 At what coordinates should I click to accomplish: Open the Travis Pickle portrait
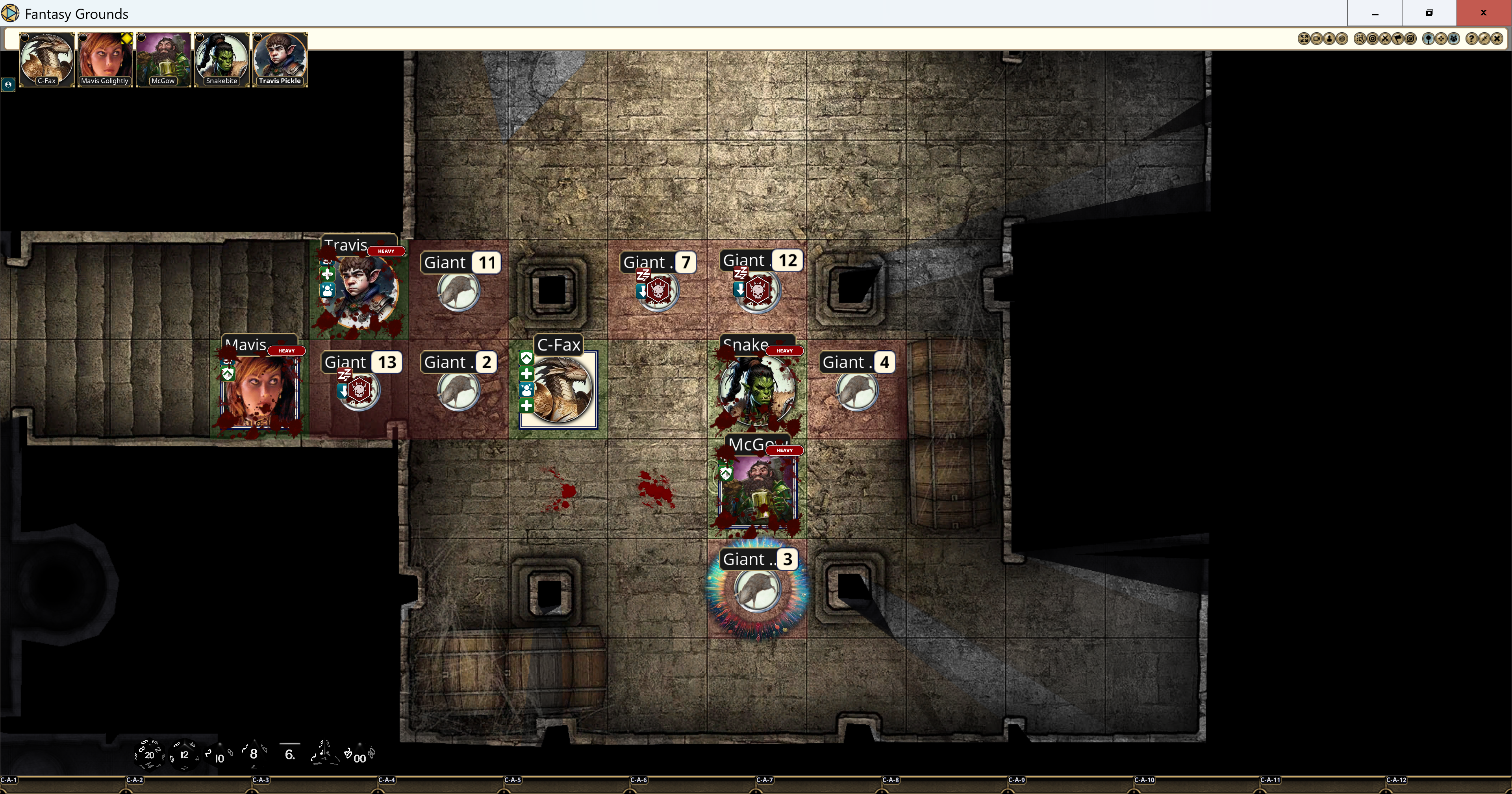pyautogui.click(x=280, y=59)
